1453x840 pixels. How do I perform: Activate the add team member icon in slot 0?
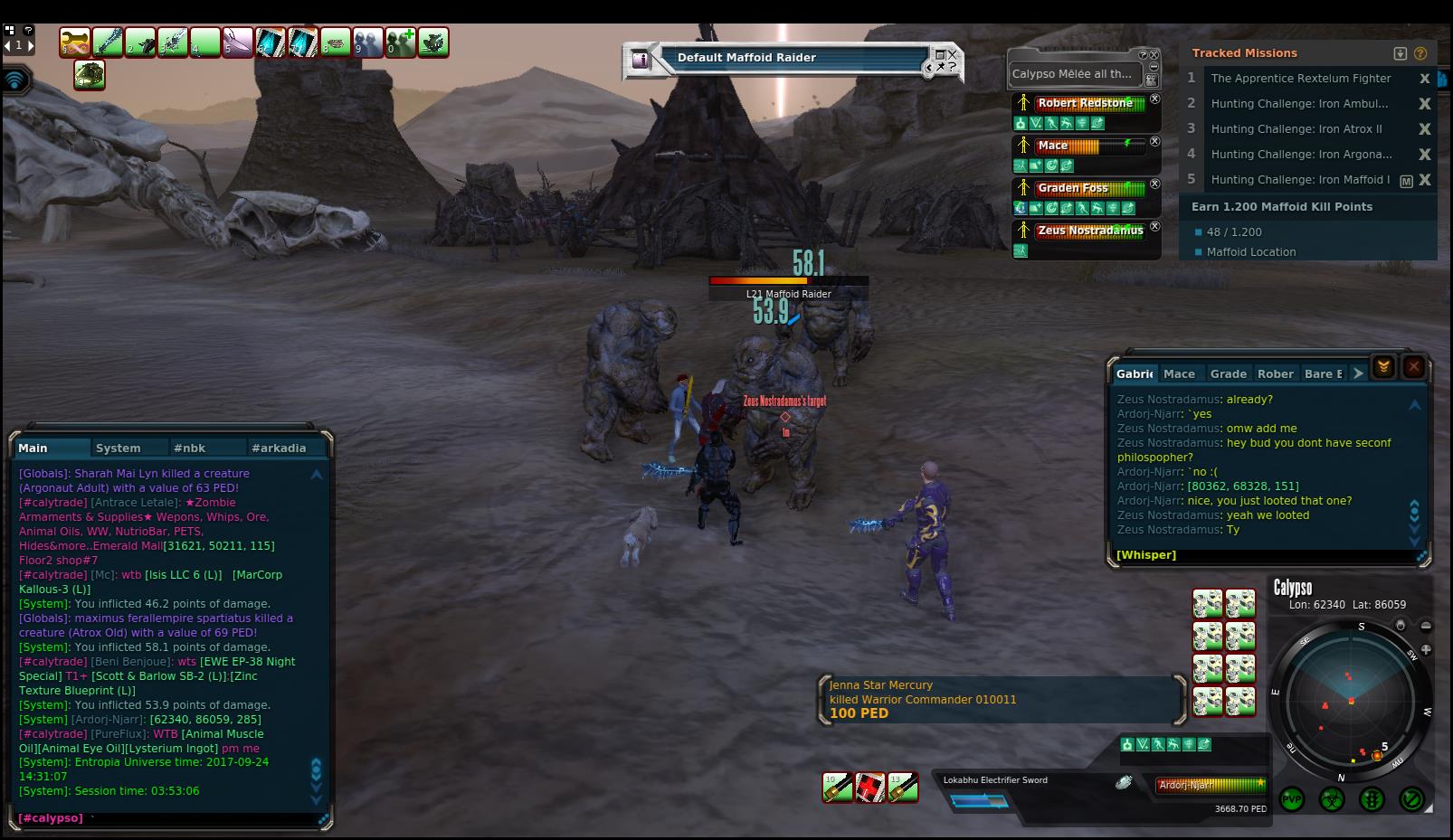[401, 42]
